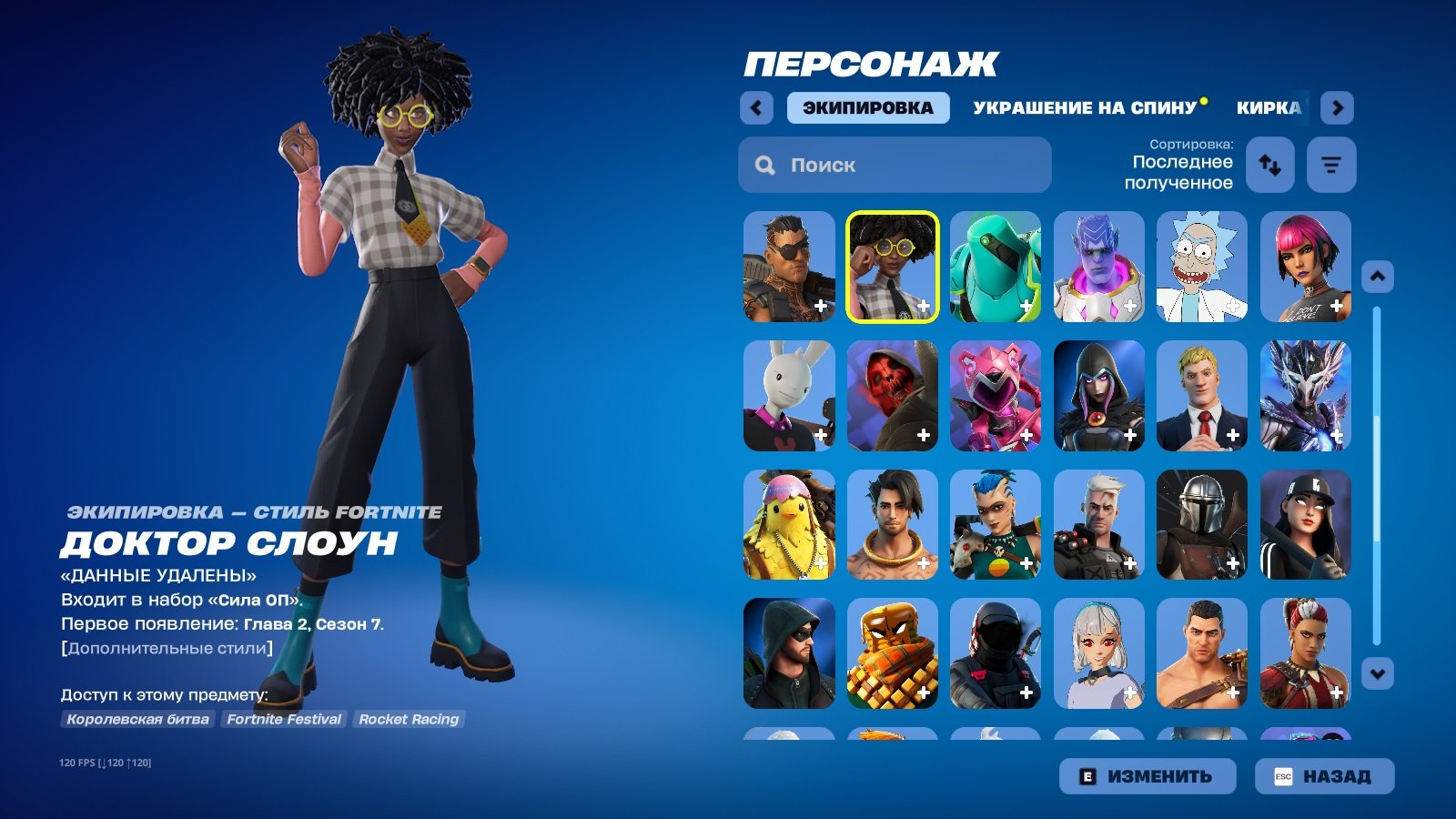The width and height of the screenshot is (1456, 819).
Task: Go back a category with the left chevron
Action: 756,107
